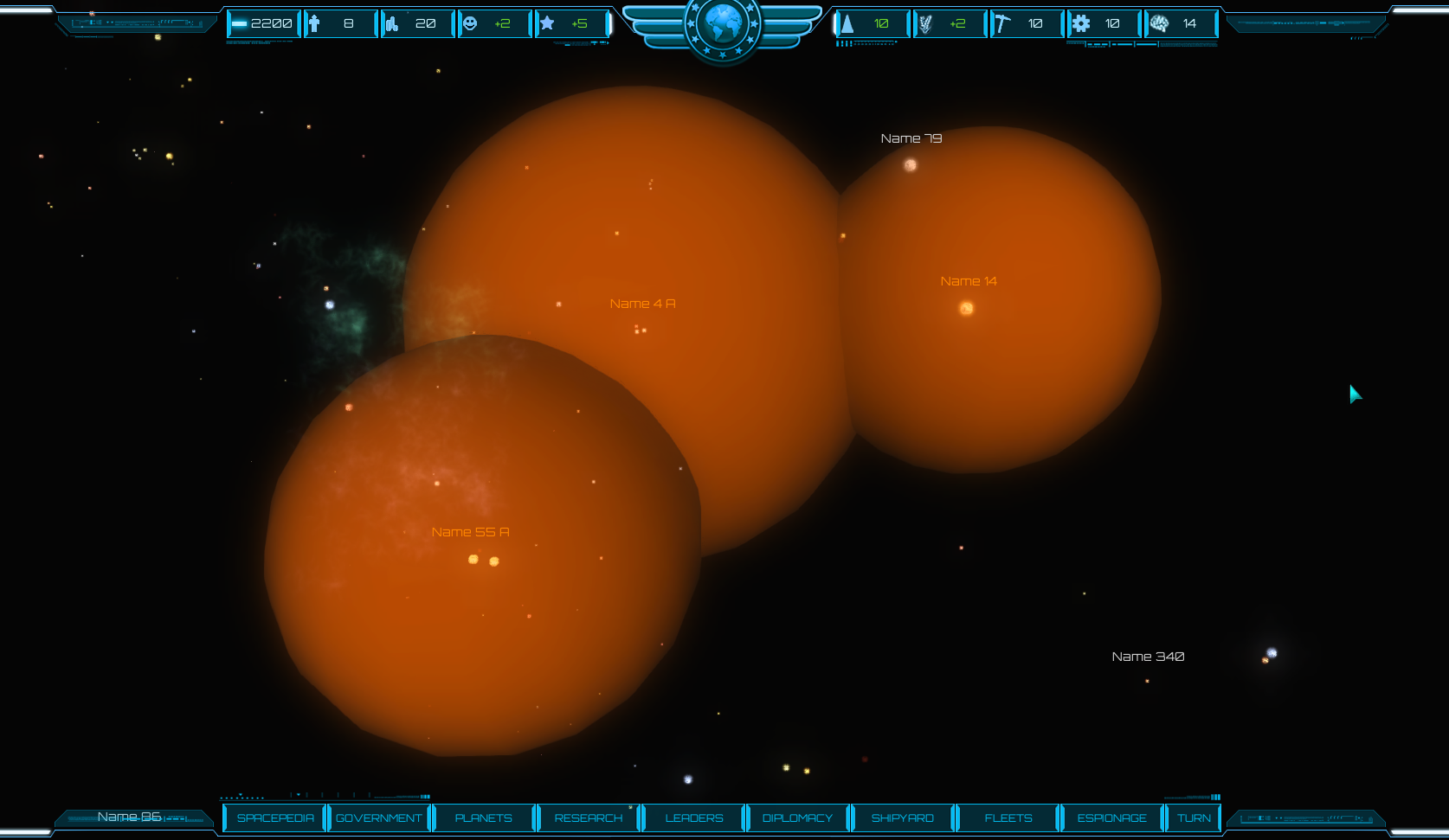Viewport: 1449px width, 840px height.
Task: Choose the Name 79 star system
Action: pyautogui.click(x=910, y=164)
